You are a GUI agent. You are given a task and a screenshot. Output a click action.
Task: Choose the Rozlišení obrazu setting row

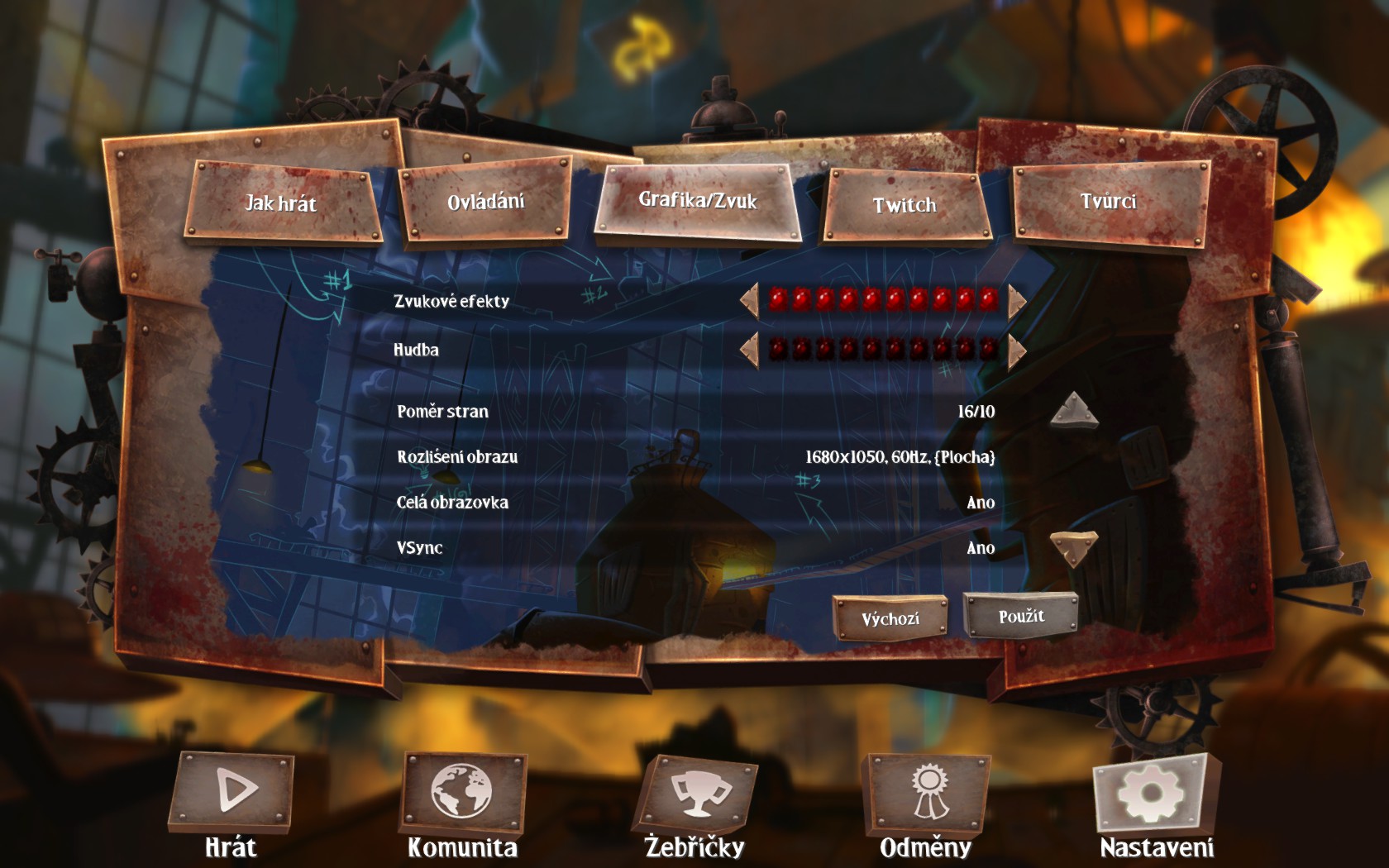pyautogui.click(x=694, y=457)
